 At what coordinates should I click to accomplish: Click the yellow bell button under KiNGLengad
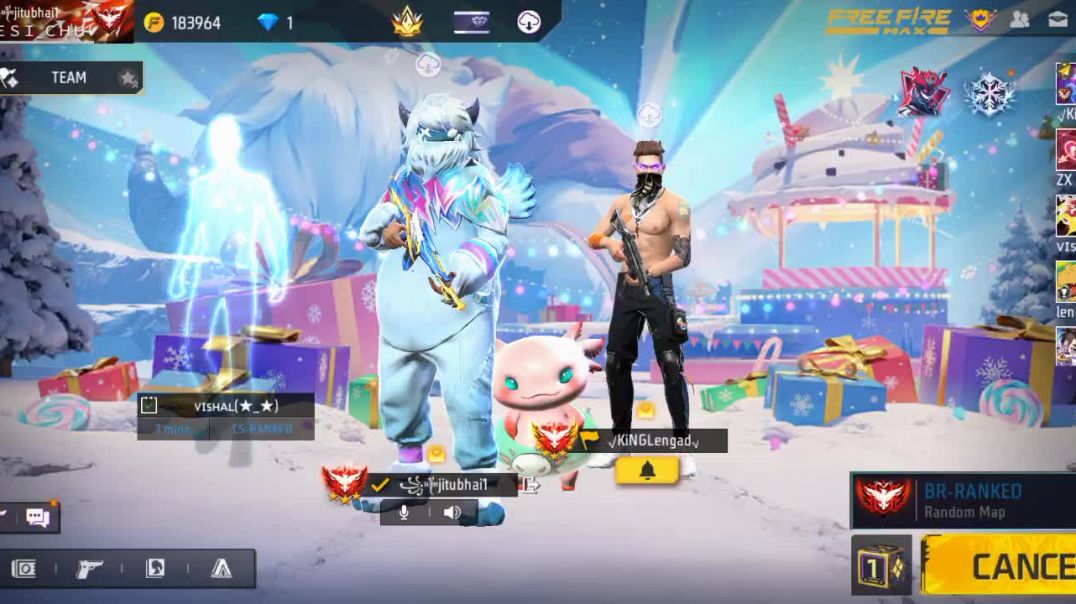tap(647, 470)
